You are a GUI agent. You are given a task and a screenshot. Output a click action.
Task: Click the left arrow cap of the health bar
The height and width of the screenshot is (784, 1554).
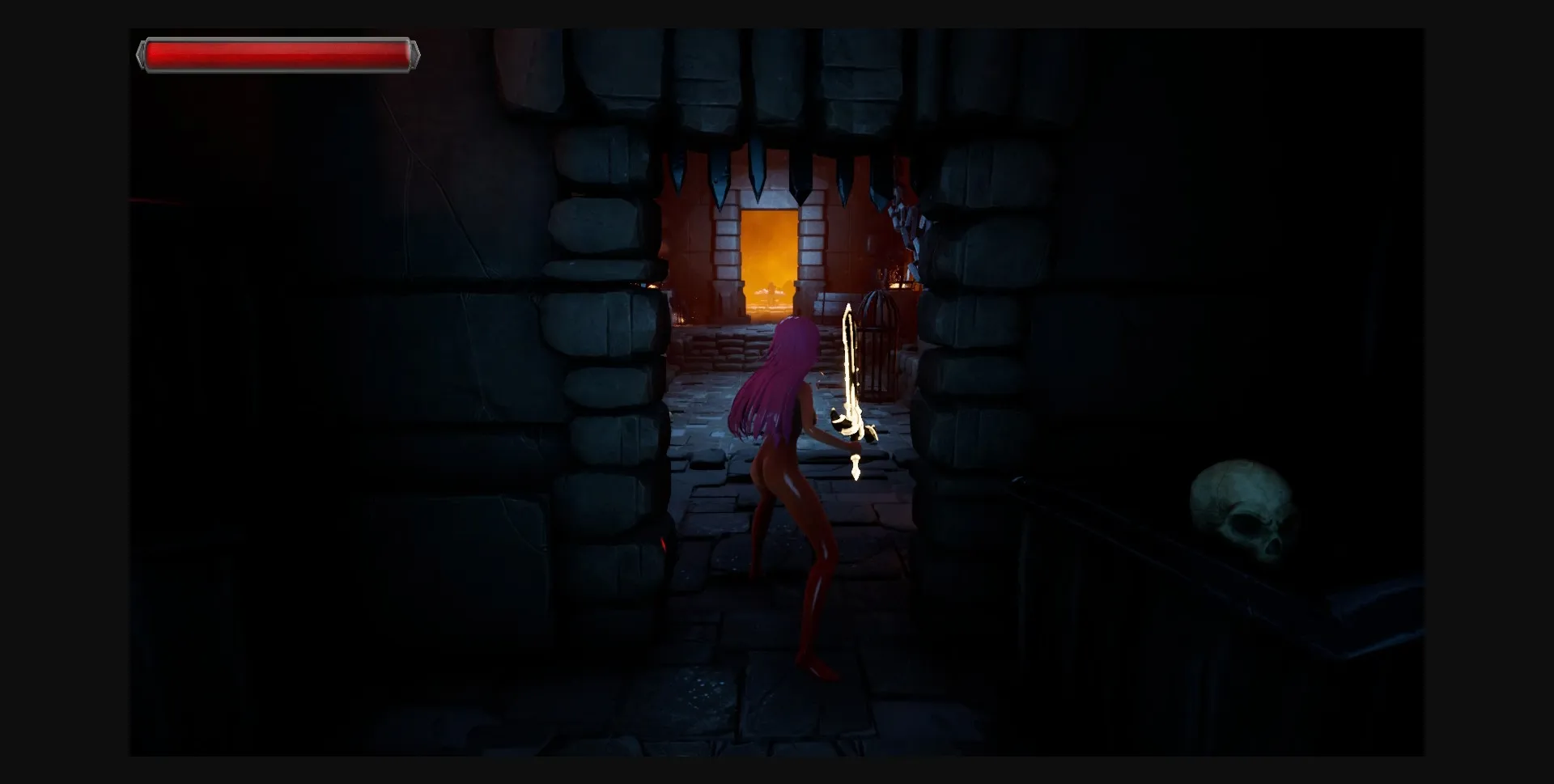click(x=142, y=53)
